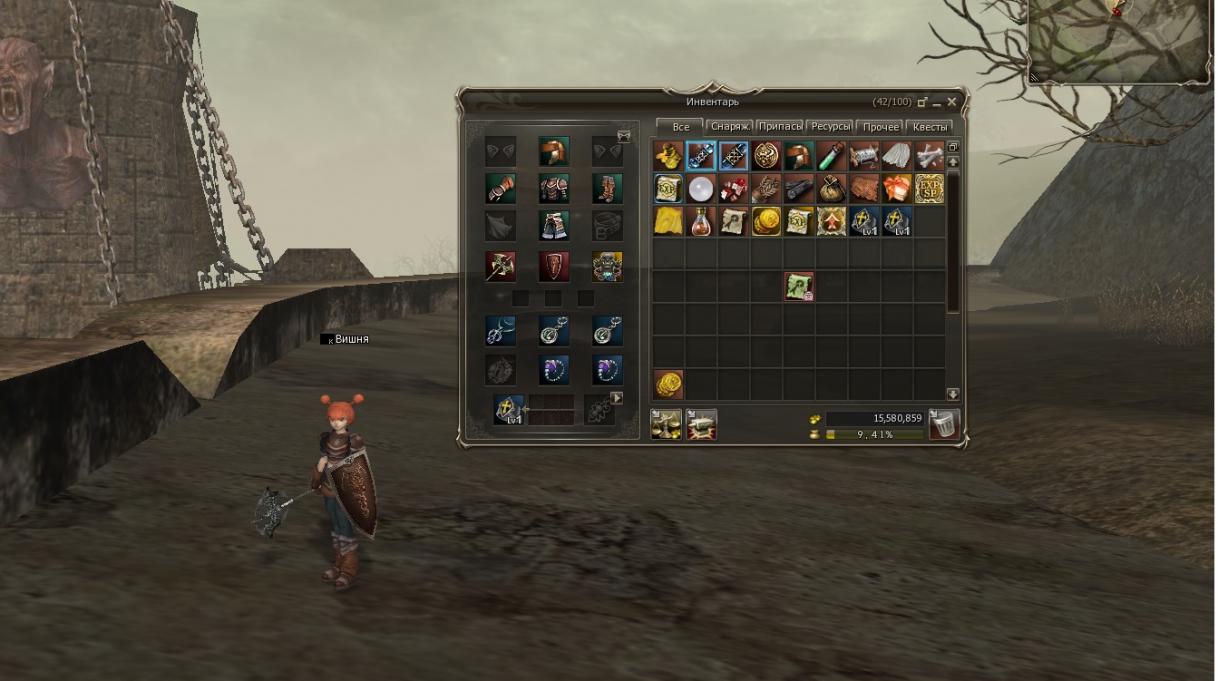This screenshot has height=681, width=1218.
Task: Click the anvil crafting button
Action: 701,425
